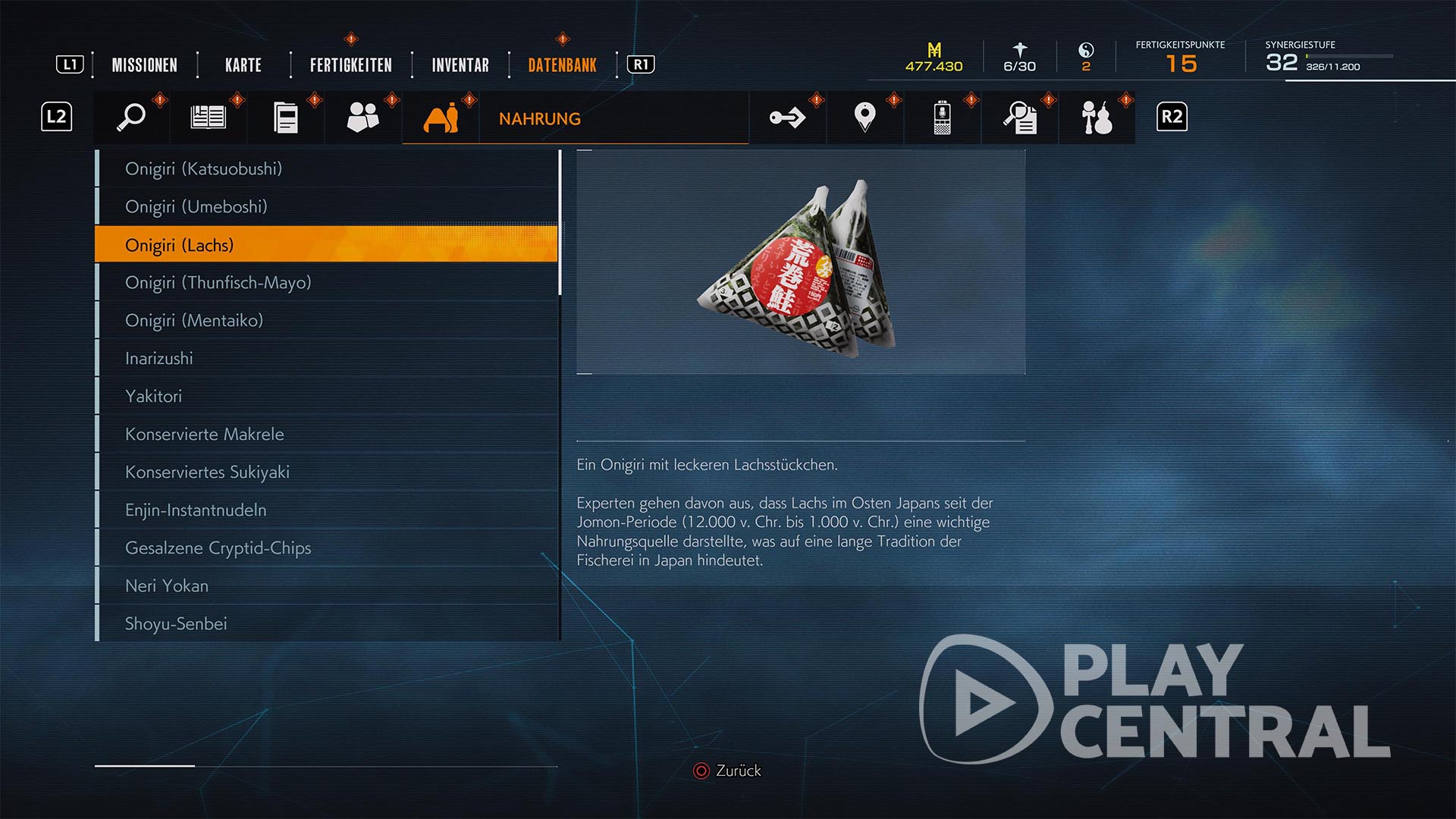Select the Onigiri (Thunfisch-Mayo) entry

[218, 282]
